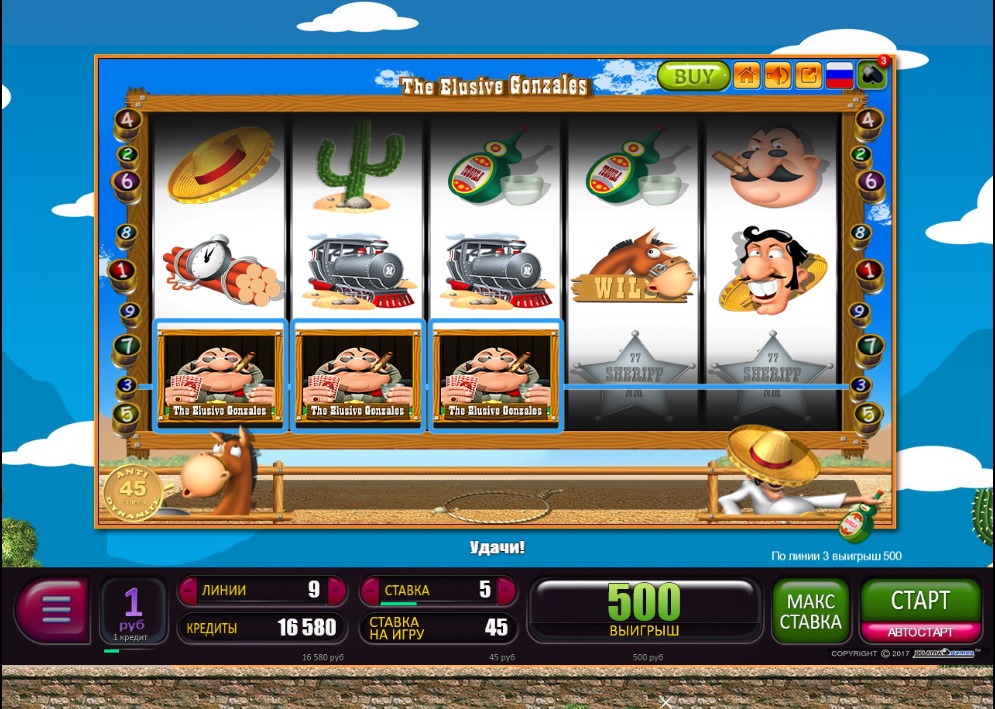Increase the number of Линии
This screenshot has height=709, width=995.
click(x=337, y=590)
